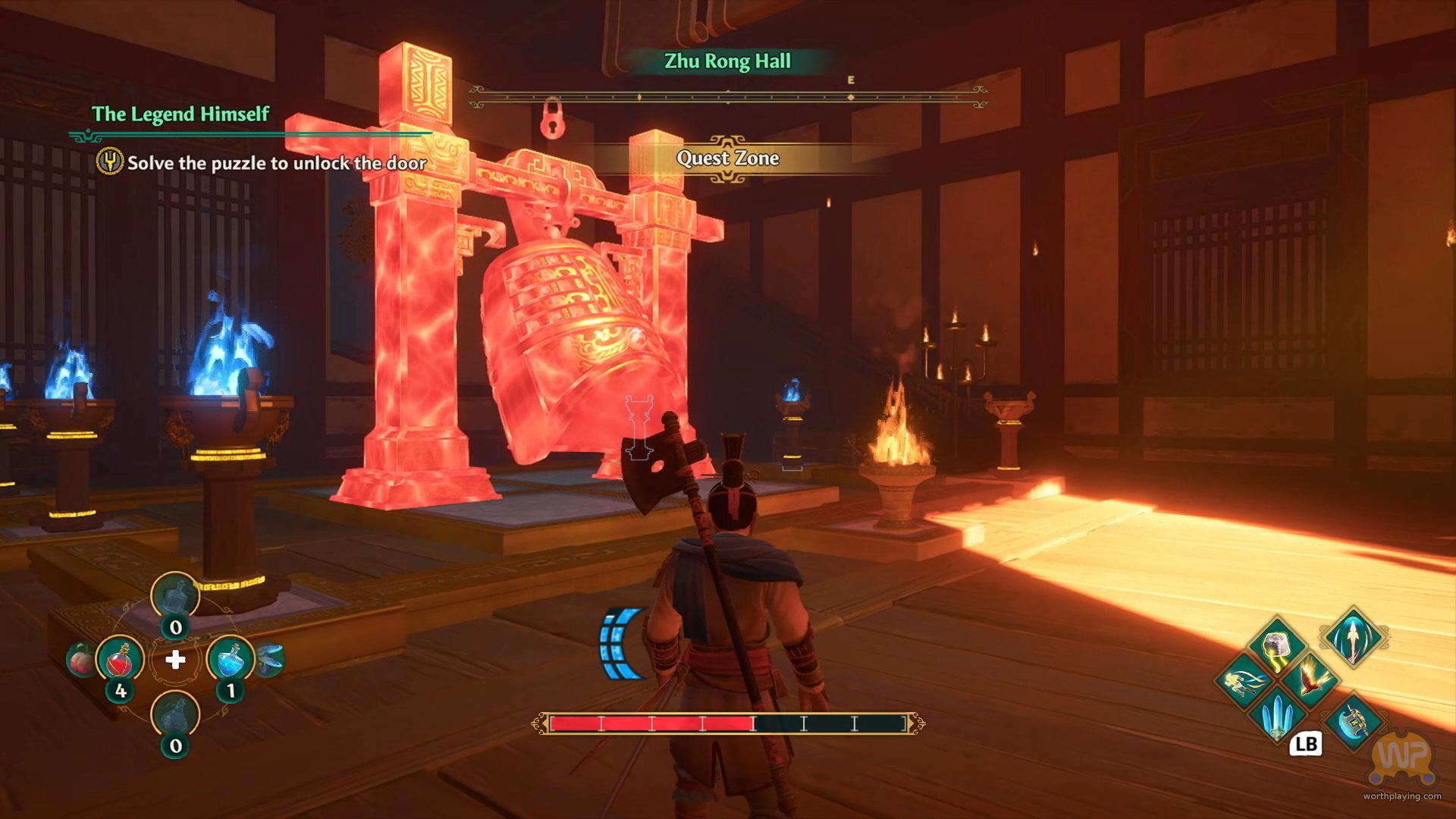Click the white plus at potion wheel center

(x=175, y=660)
